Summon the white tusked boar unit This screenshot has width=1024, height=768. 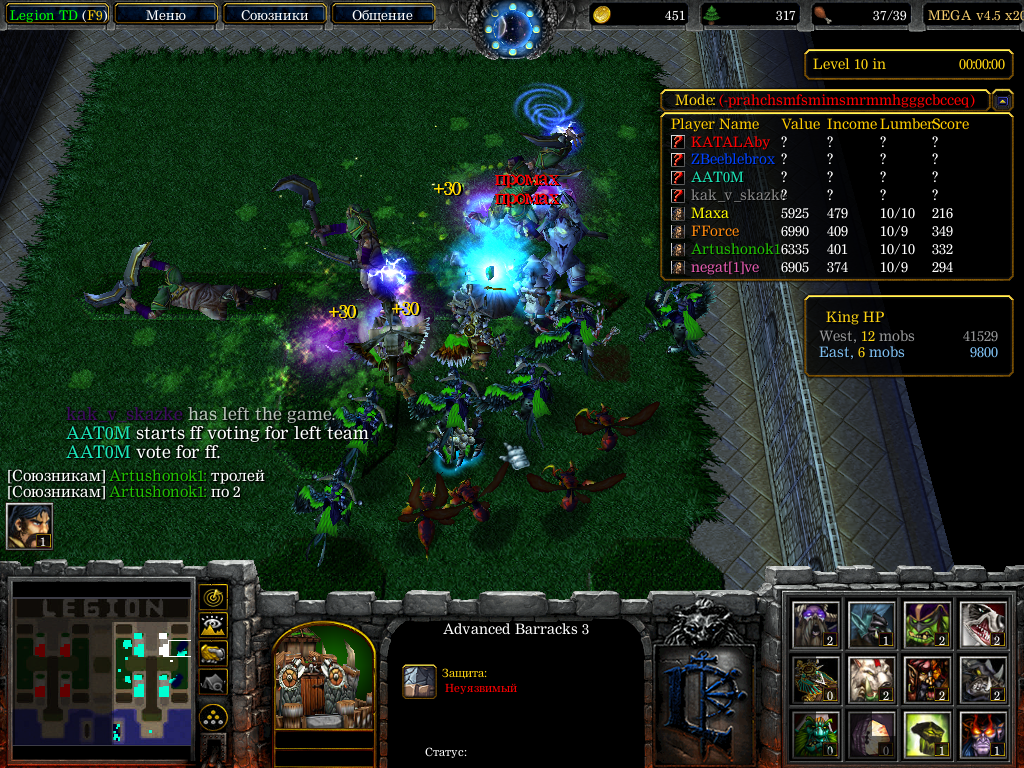point(872,680)
